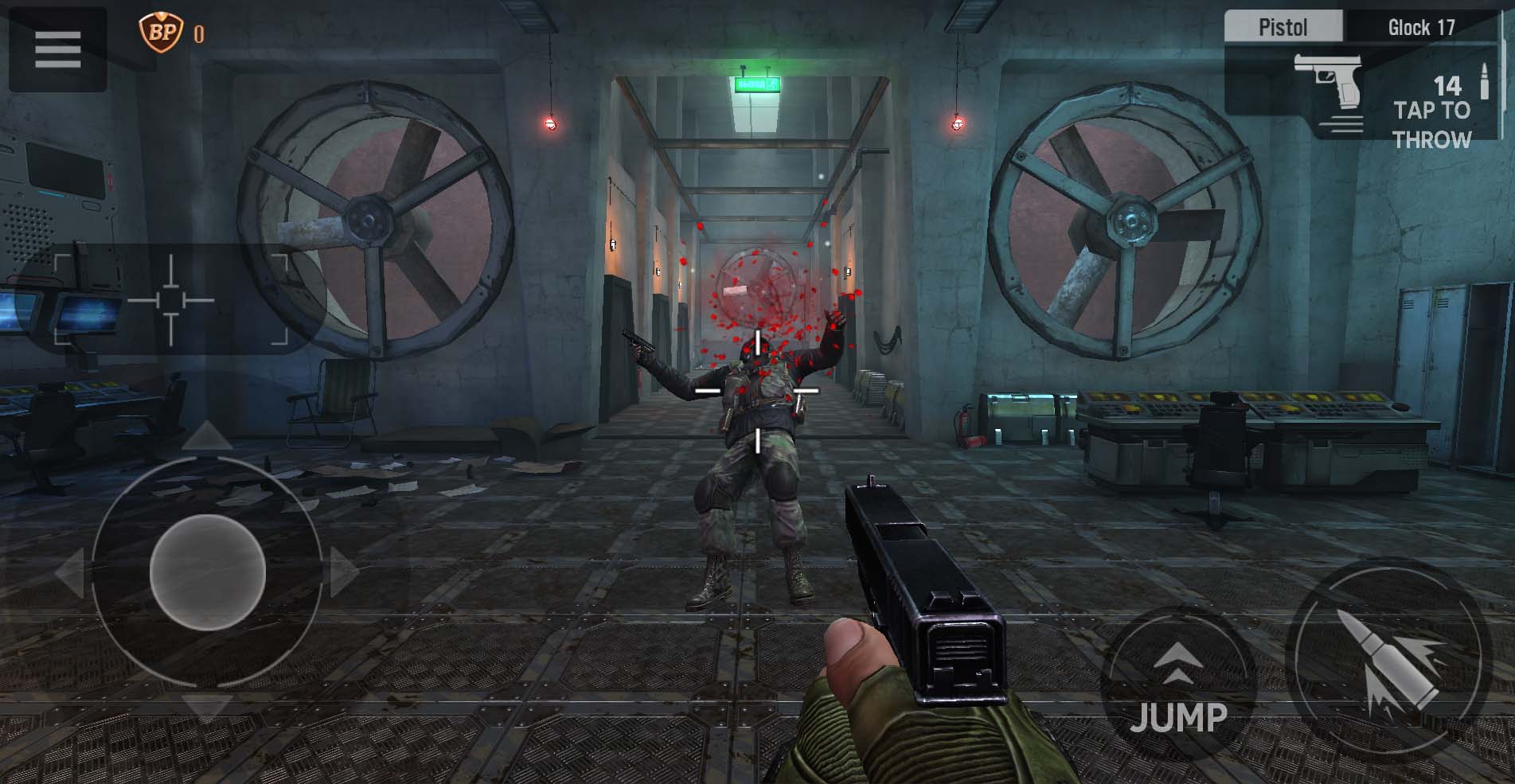Open the hamburger menu
1515x784 pixels.
57,49
